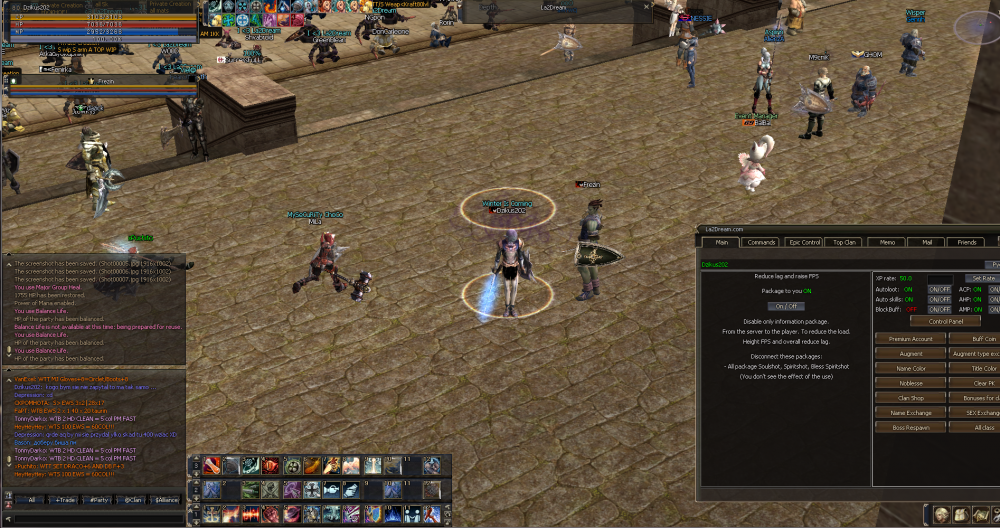This screenshot has height=528, width=1000.
Task: Toggle Autoloot with its ON/OFF button
Action: click(x=939, y=289)
